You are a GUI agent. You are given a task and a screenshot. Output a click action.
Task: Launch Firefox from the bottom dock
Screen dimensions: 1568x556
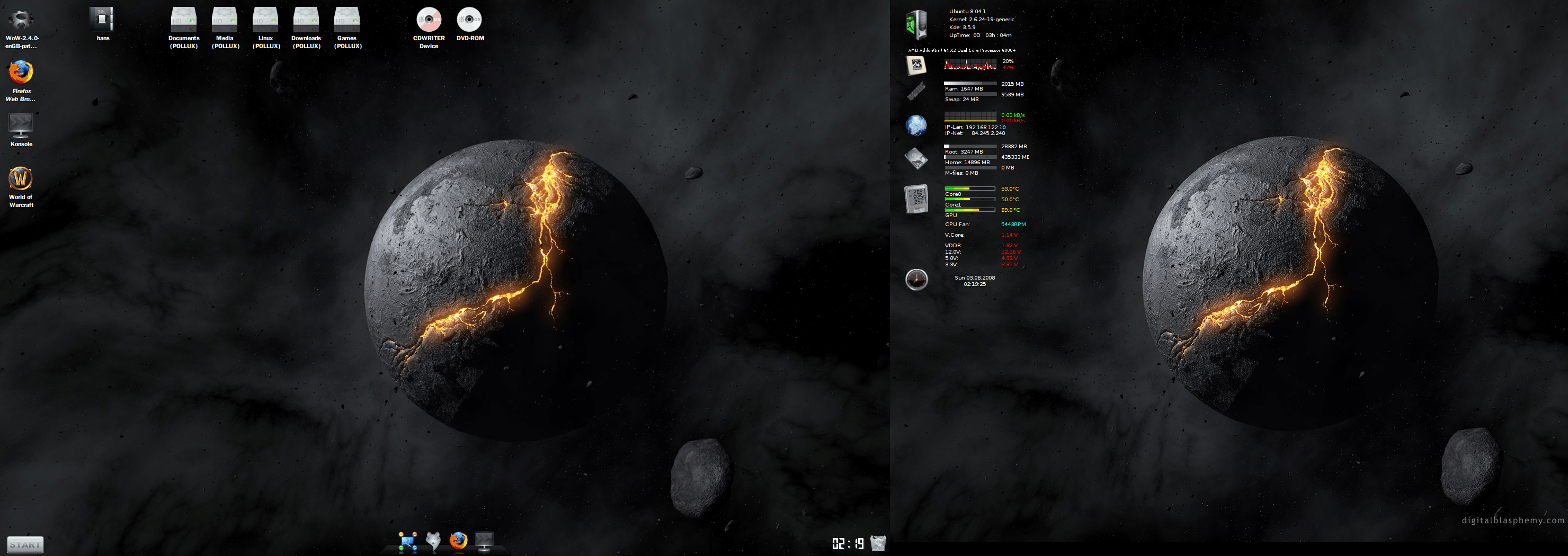(x=458, y=540)
